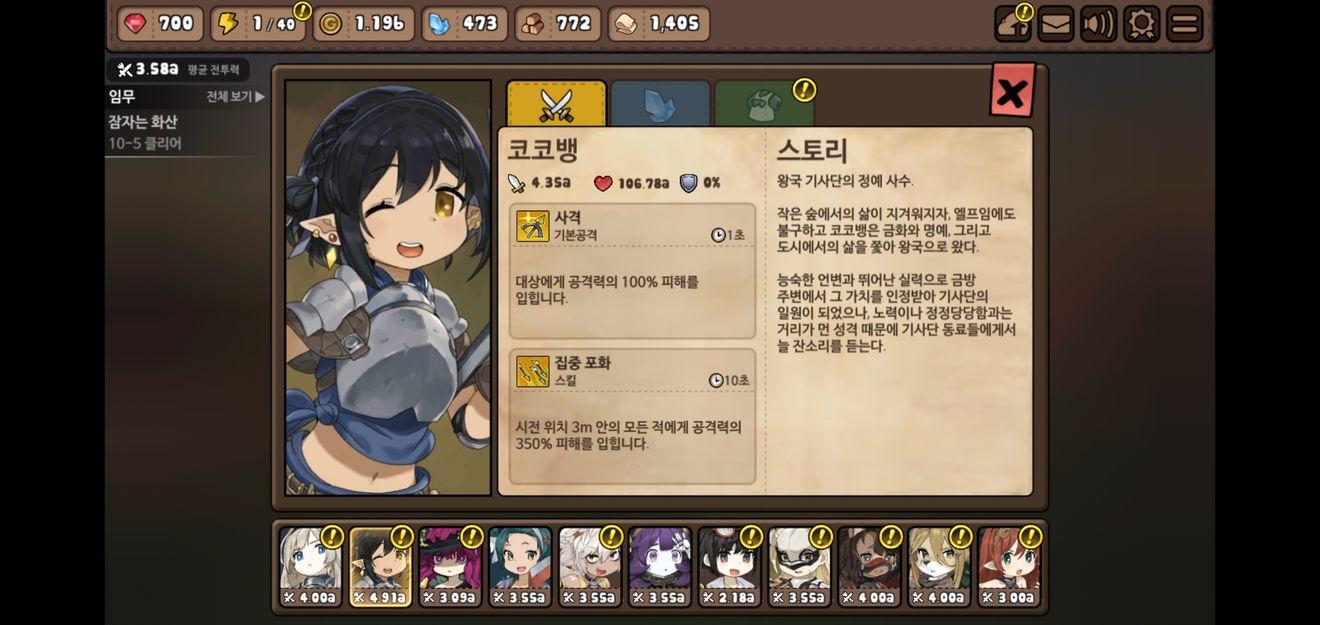Click 전체 보기 to view all missions
This screenshot has width=1320, height=625.
(235, 97)
